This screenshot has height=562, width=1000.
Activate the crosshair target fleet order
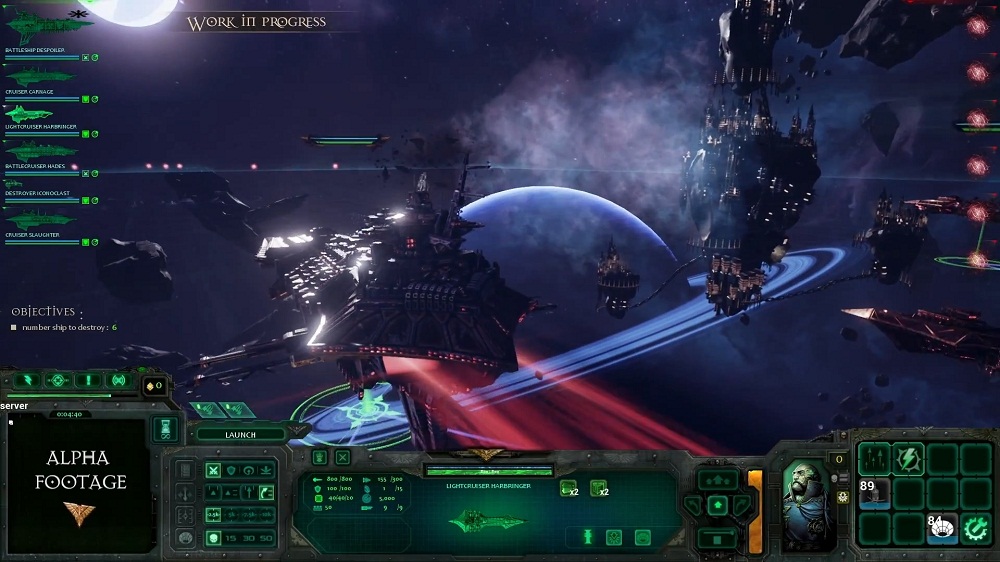coord(58,380)
